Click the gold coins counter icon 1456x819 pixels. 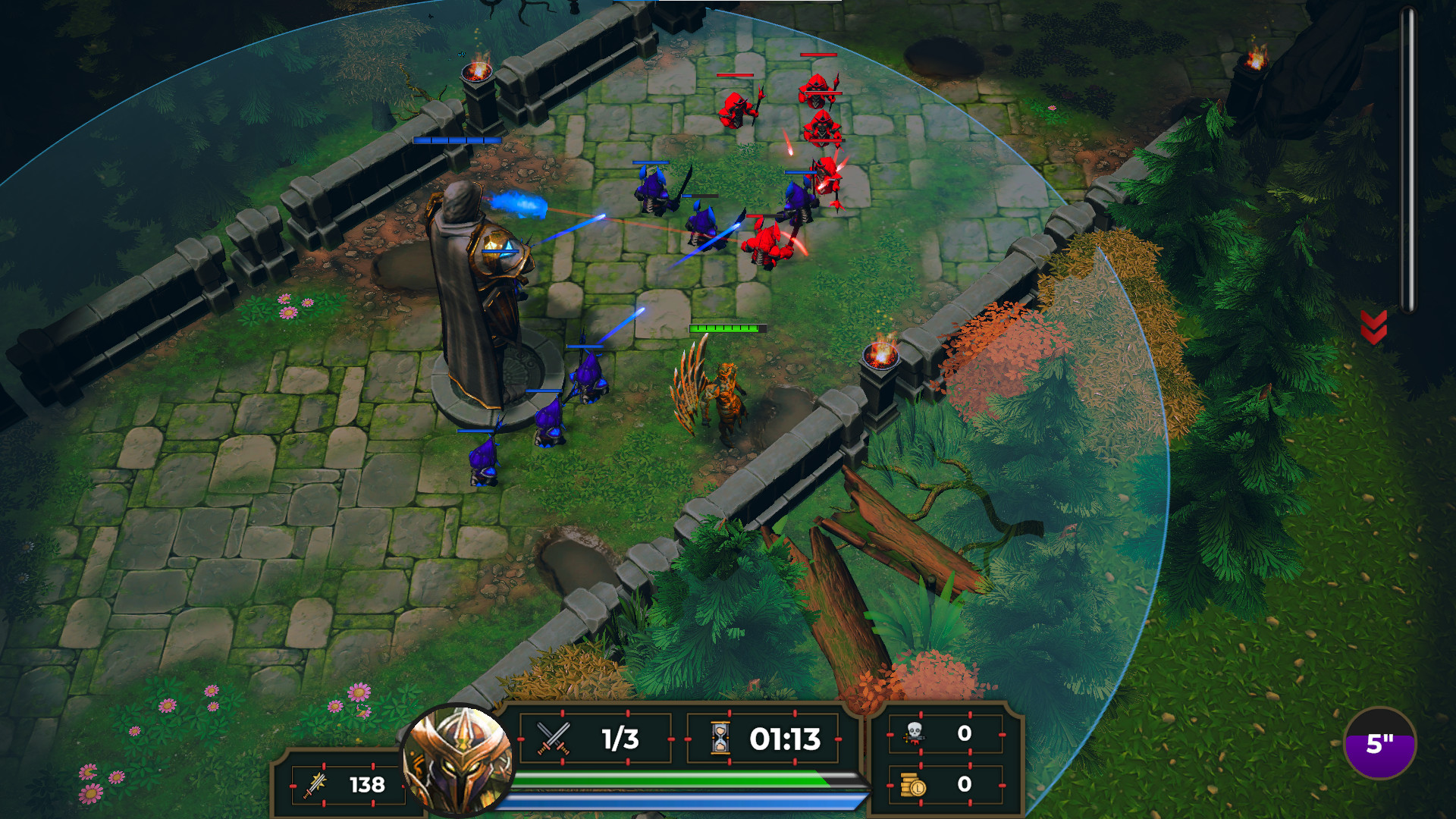pyautogui.click(x=915, y=786)
